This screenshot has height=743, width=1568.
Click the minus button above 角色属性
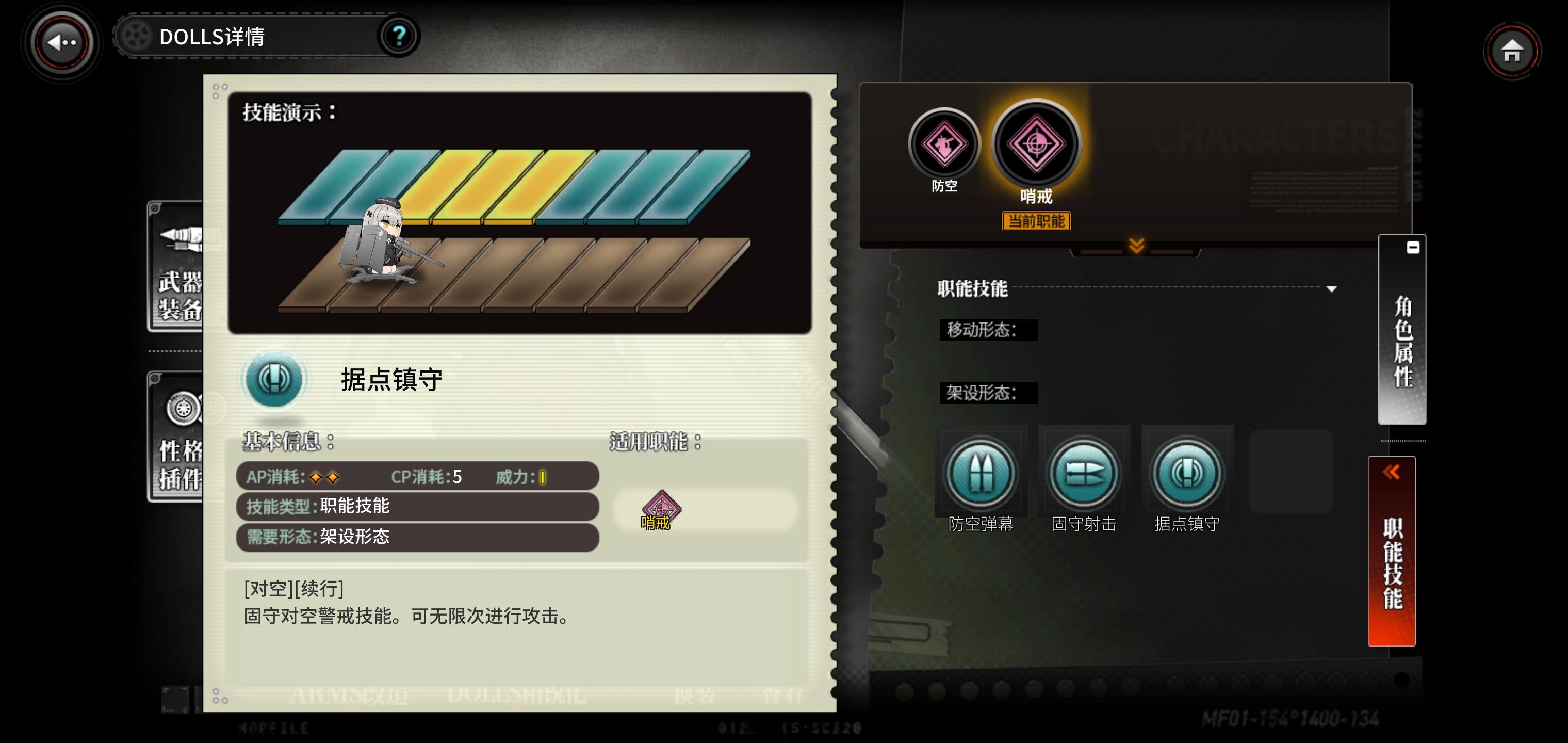tap(1413, 246)
